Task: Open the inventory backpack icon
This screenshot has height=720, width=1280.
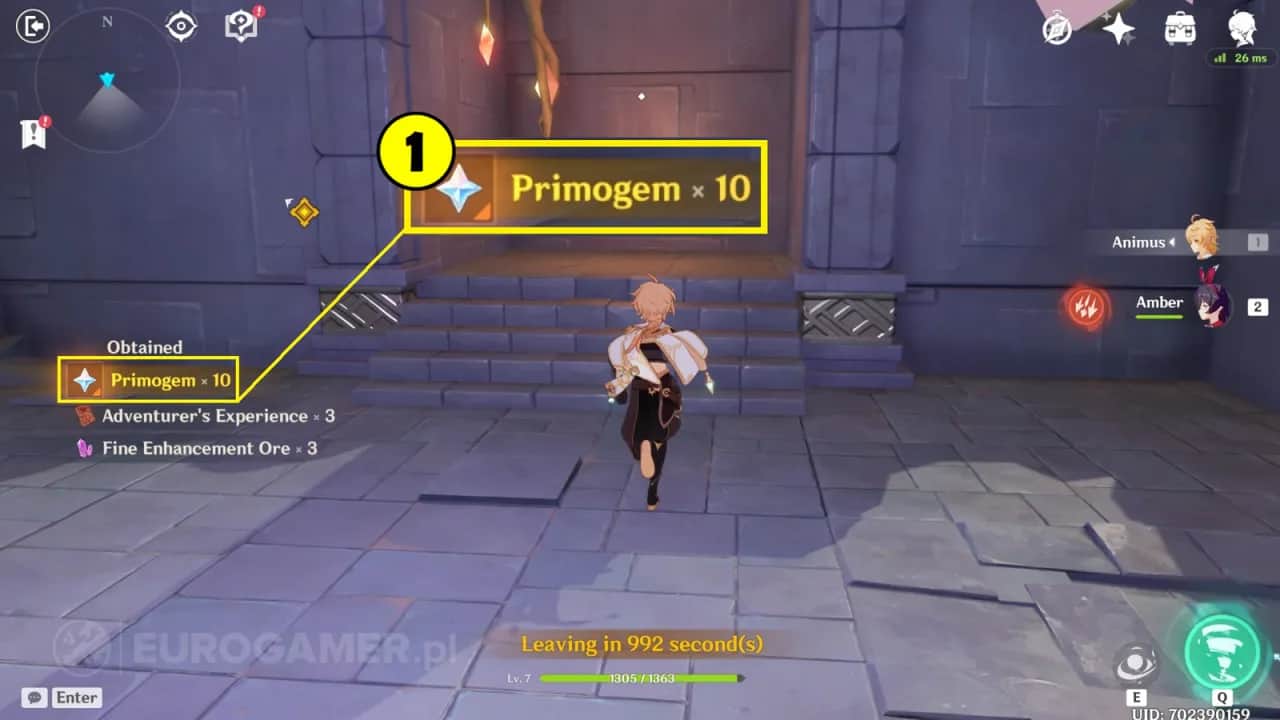Action: 1179,27
